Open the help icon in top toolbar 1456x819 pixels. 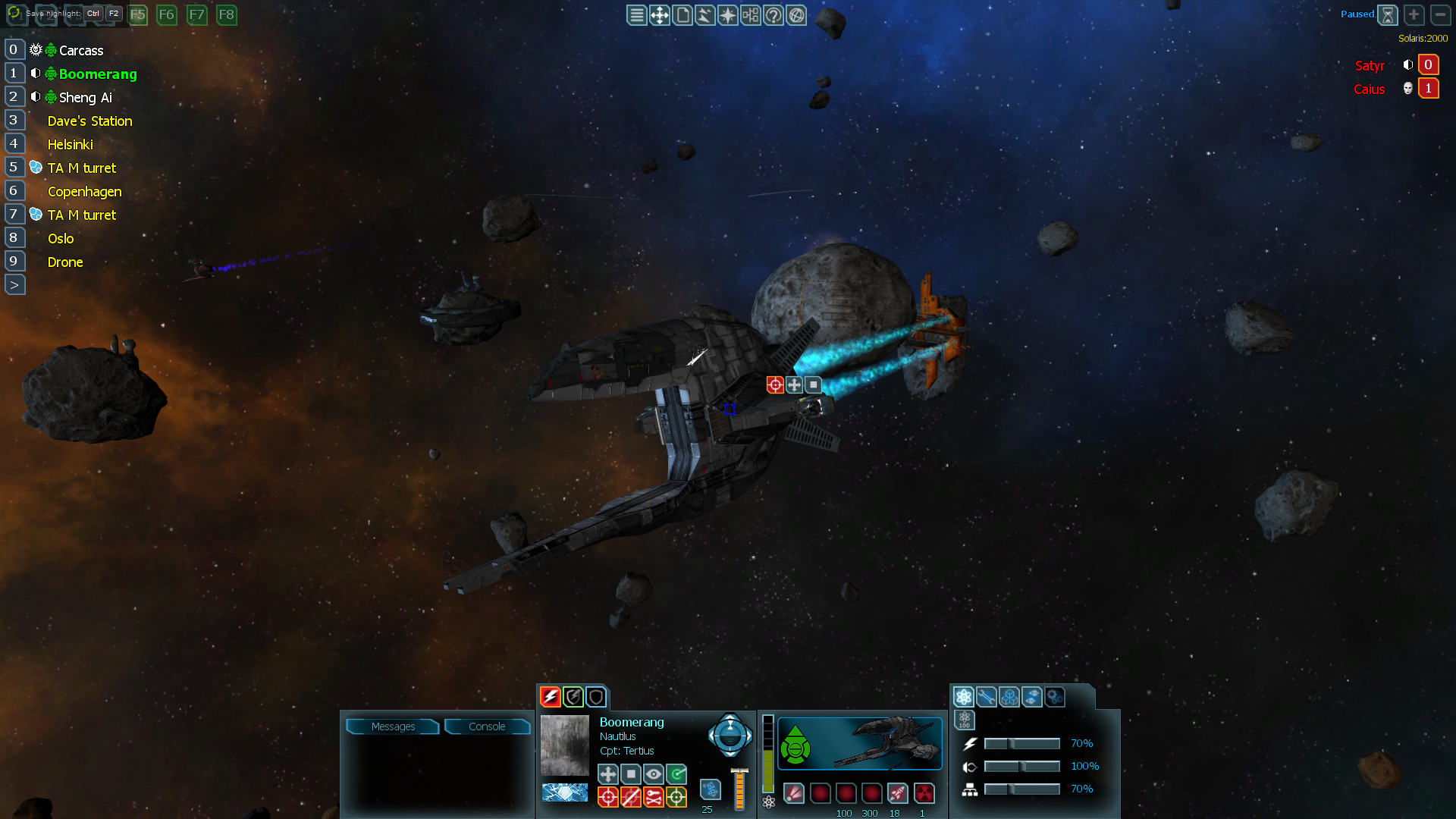(x=773, y=14)
